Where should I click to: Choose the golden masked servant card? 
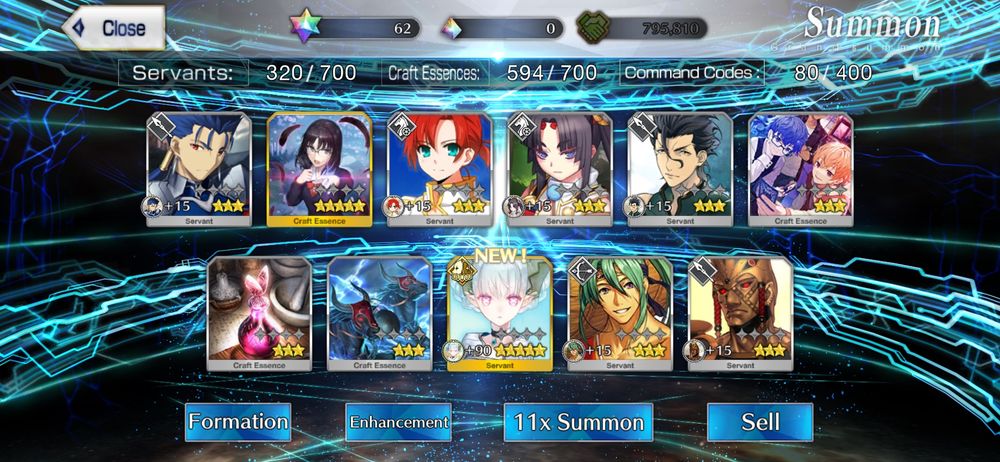click(x=740, y=313)
